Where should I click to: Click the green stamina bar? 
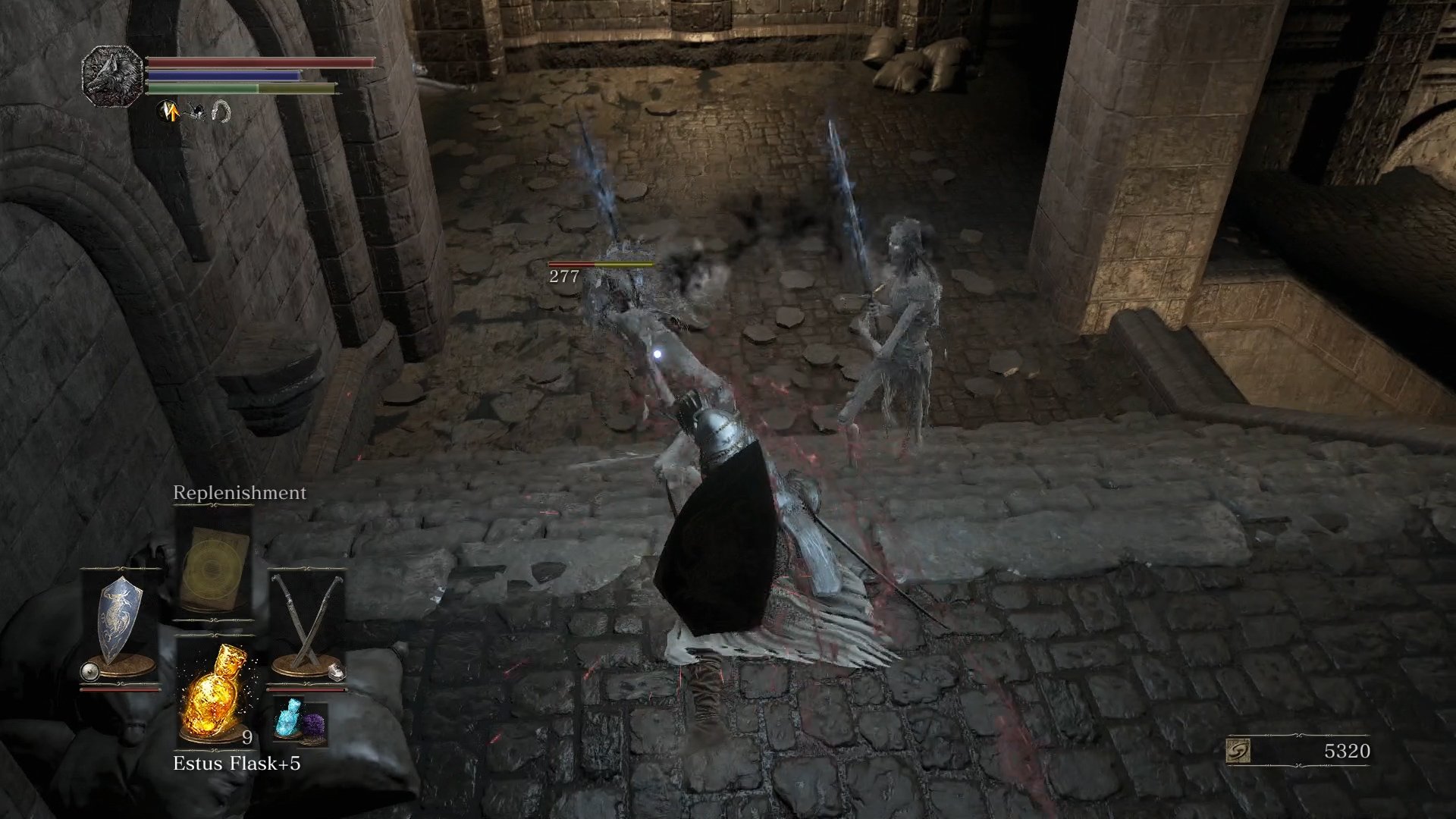243,89
